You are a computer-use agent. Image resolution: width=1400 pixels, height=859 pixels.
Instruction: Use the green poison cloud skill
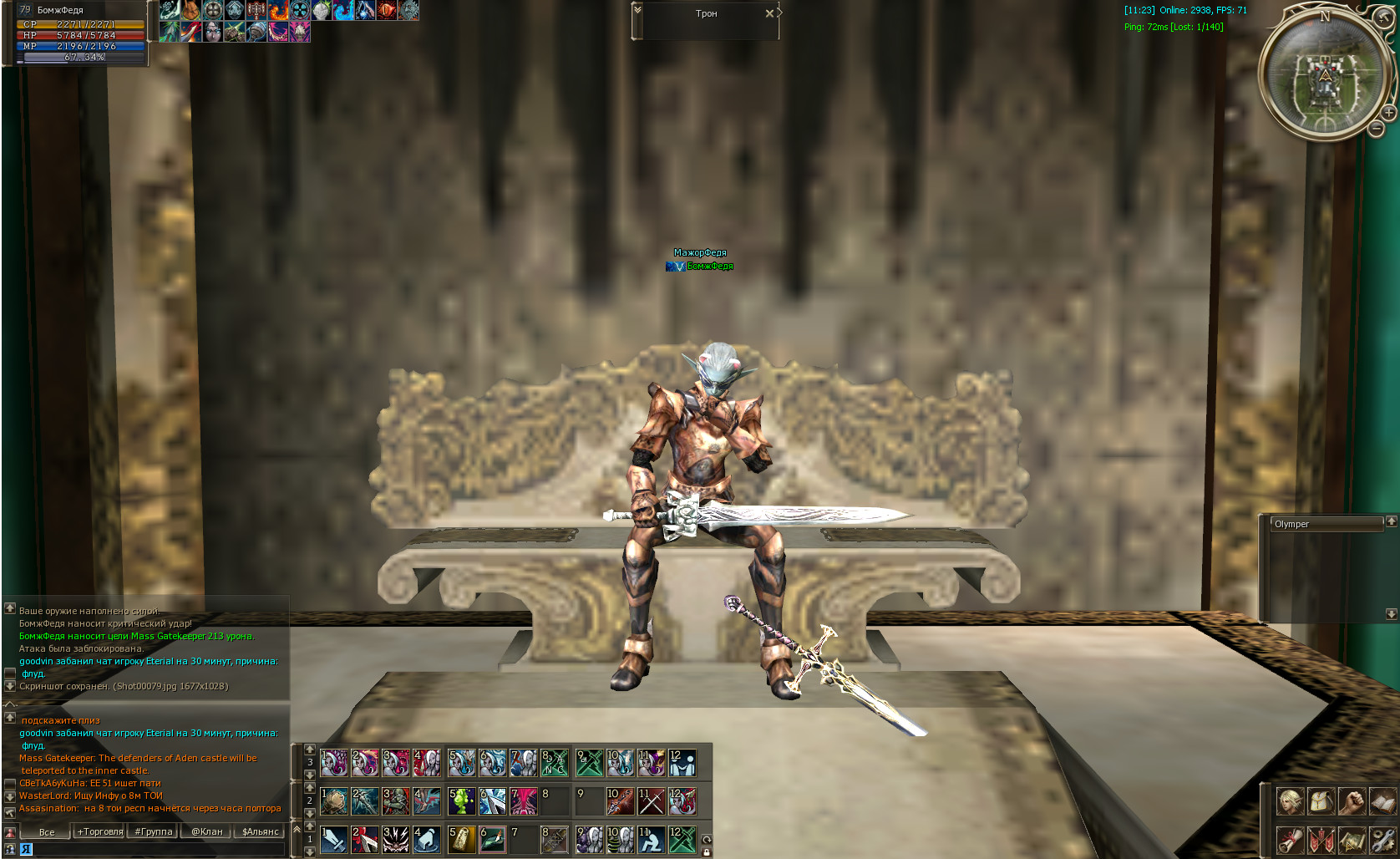coord(461,801)
